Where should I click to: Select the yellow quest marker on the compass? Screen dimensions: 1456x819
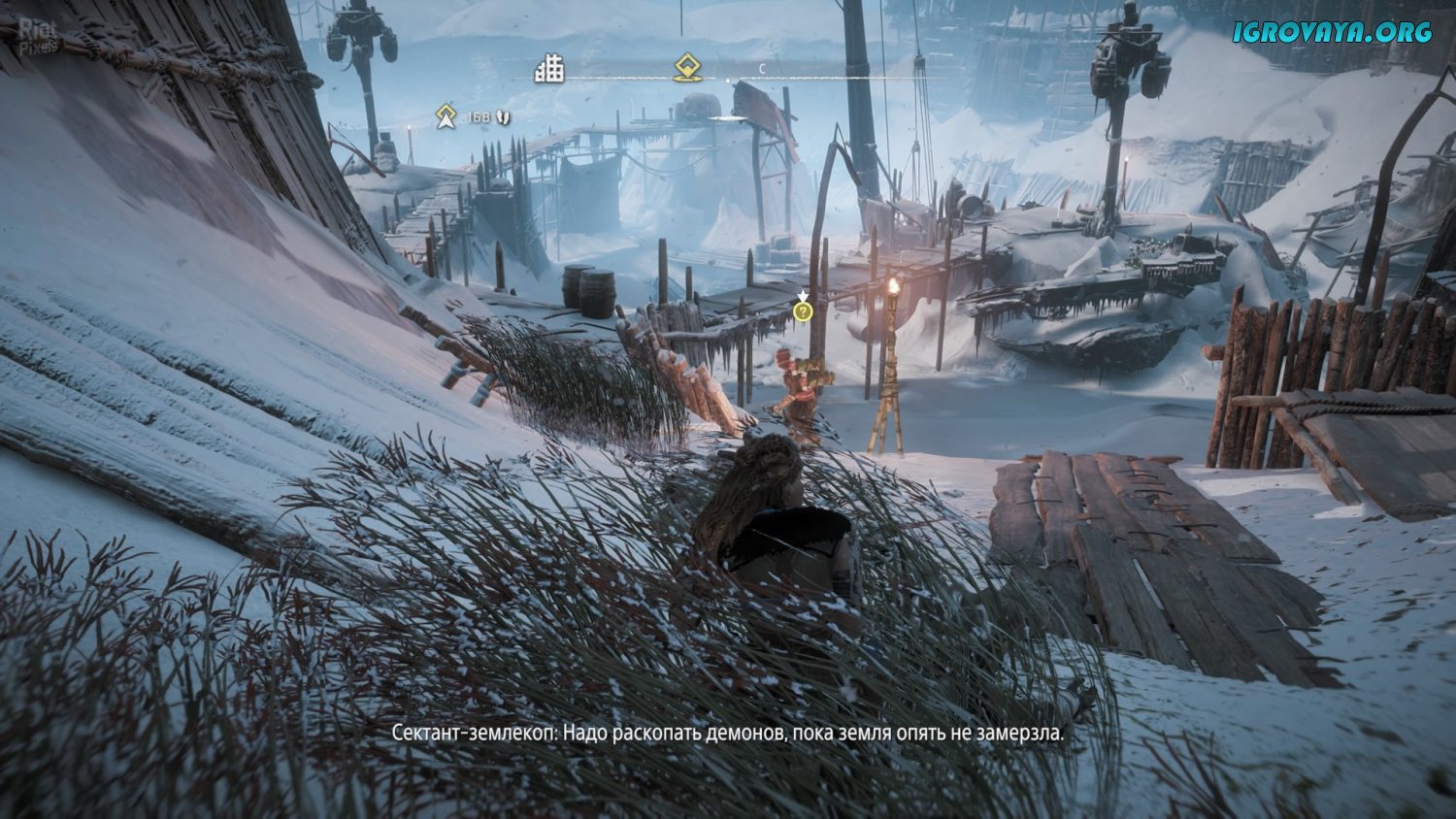click(x=687, y=67)
